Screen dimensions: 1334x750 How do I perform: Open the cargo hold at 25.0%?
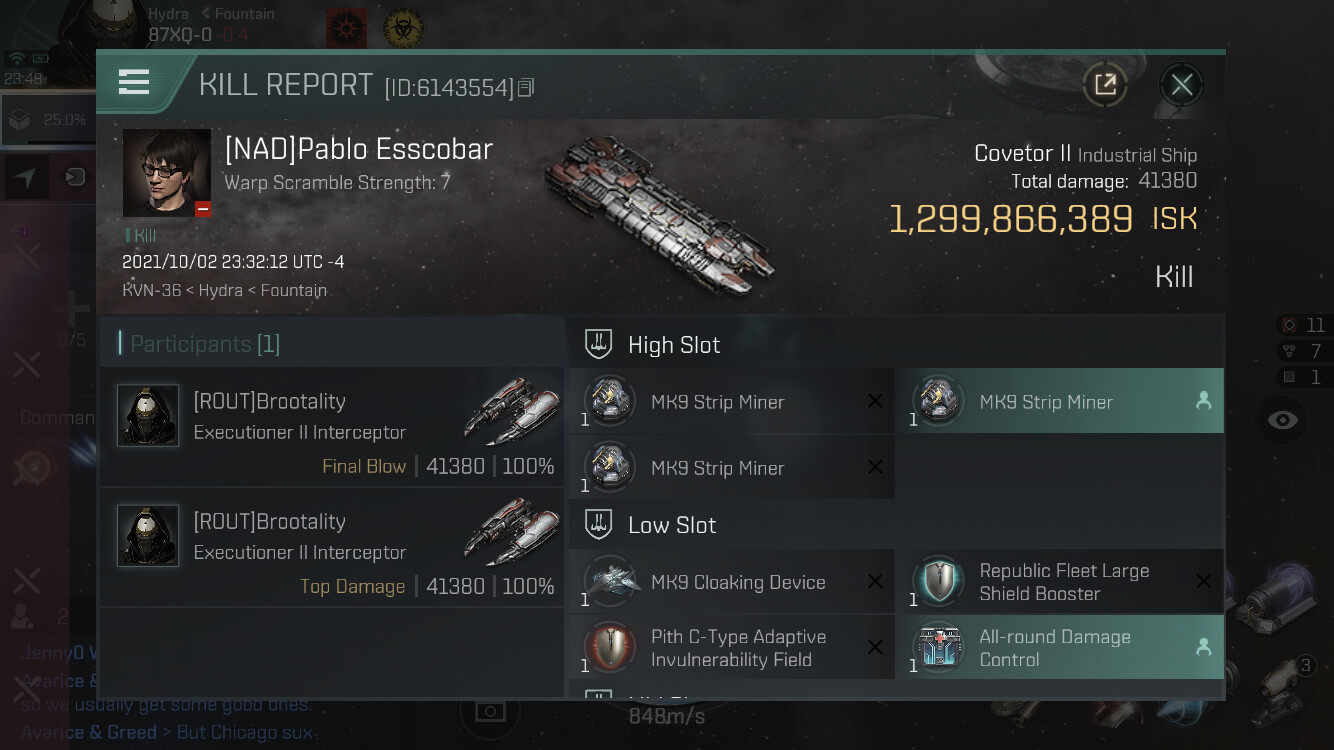coord(46,120)
